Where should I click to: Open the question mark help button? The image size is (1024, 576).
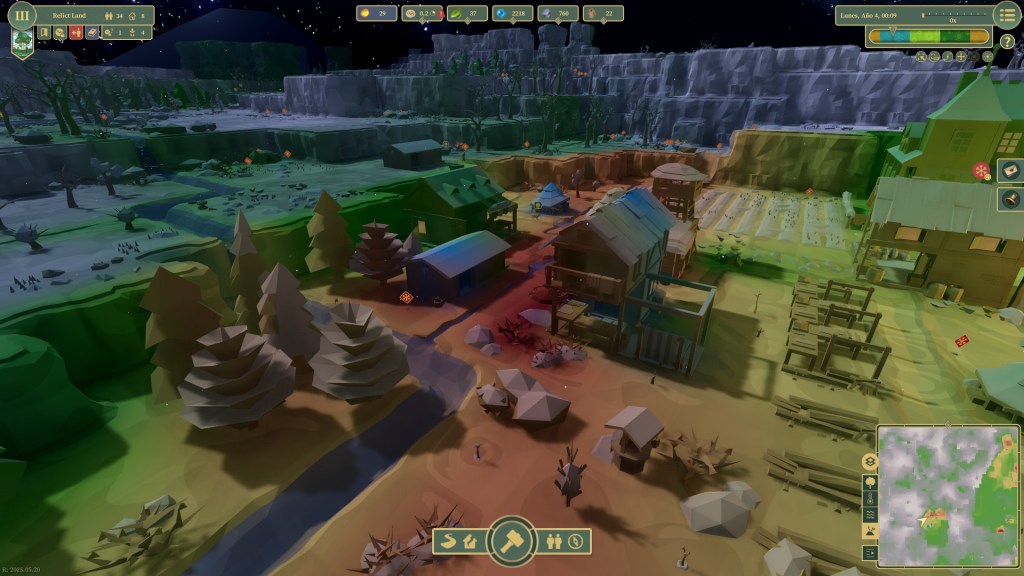tap(1007, 40)
